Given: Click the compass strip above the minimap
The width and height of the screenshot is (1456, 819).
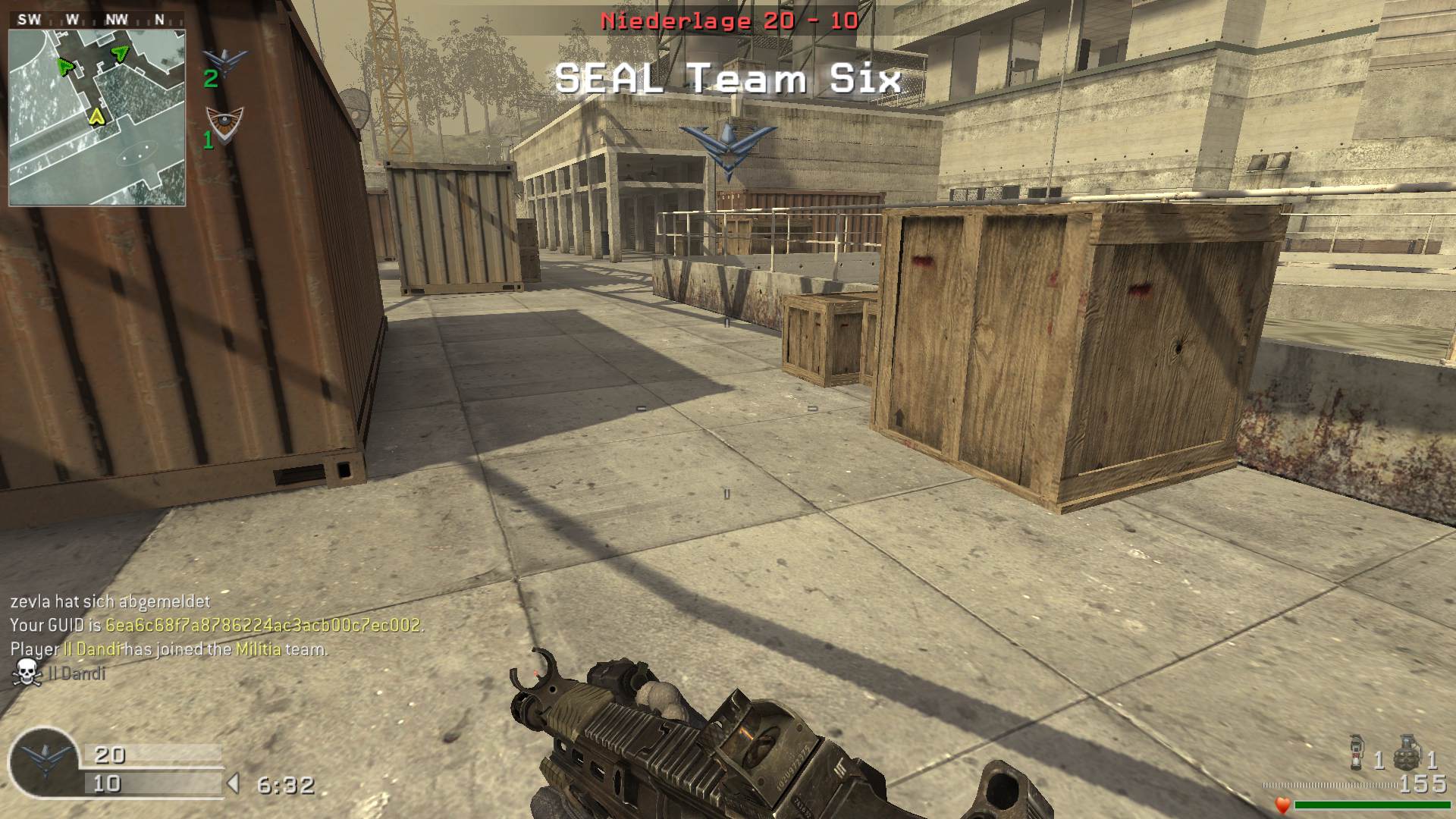Looking at the screenshot, I should coord(97,20).
